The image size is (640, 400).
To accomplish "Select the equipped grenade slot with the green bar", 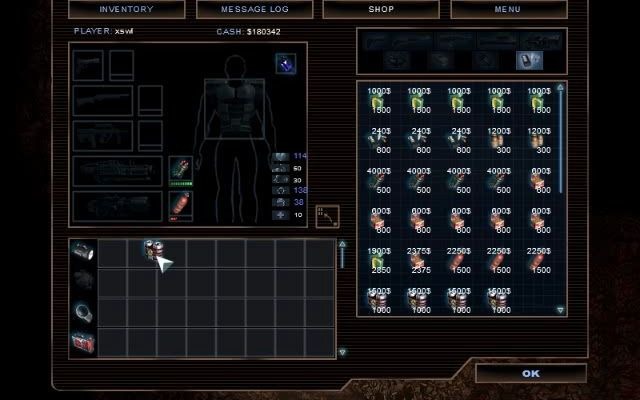I will click(x=180, y=169).
